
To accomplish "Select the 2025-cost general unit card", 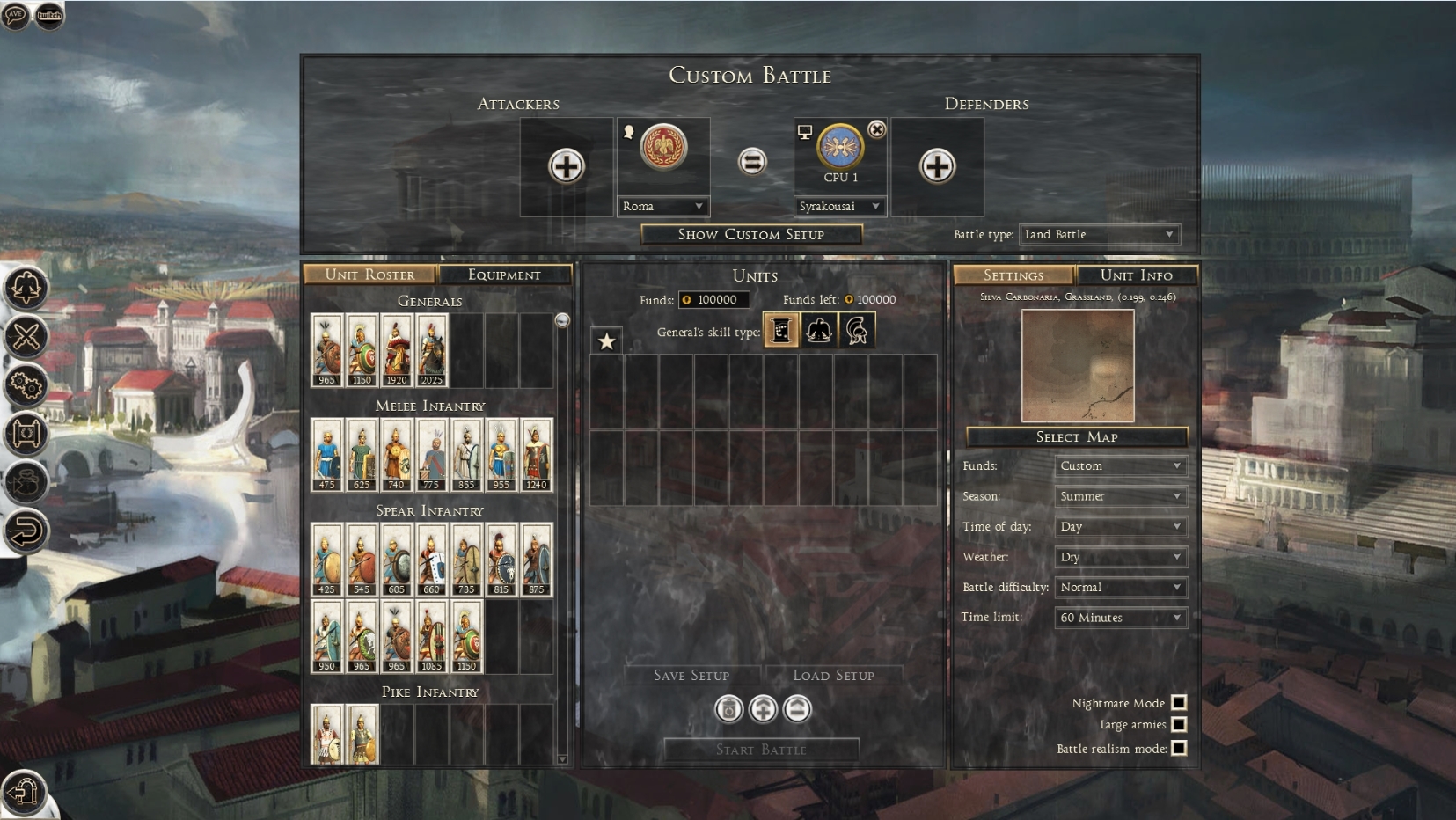I will 431,350.
